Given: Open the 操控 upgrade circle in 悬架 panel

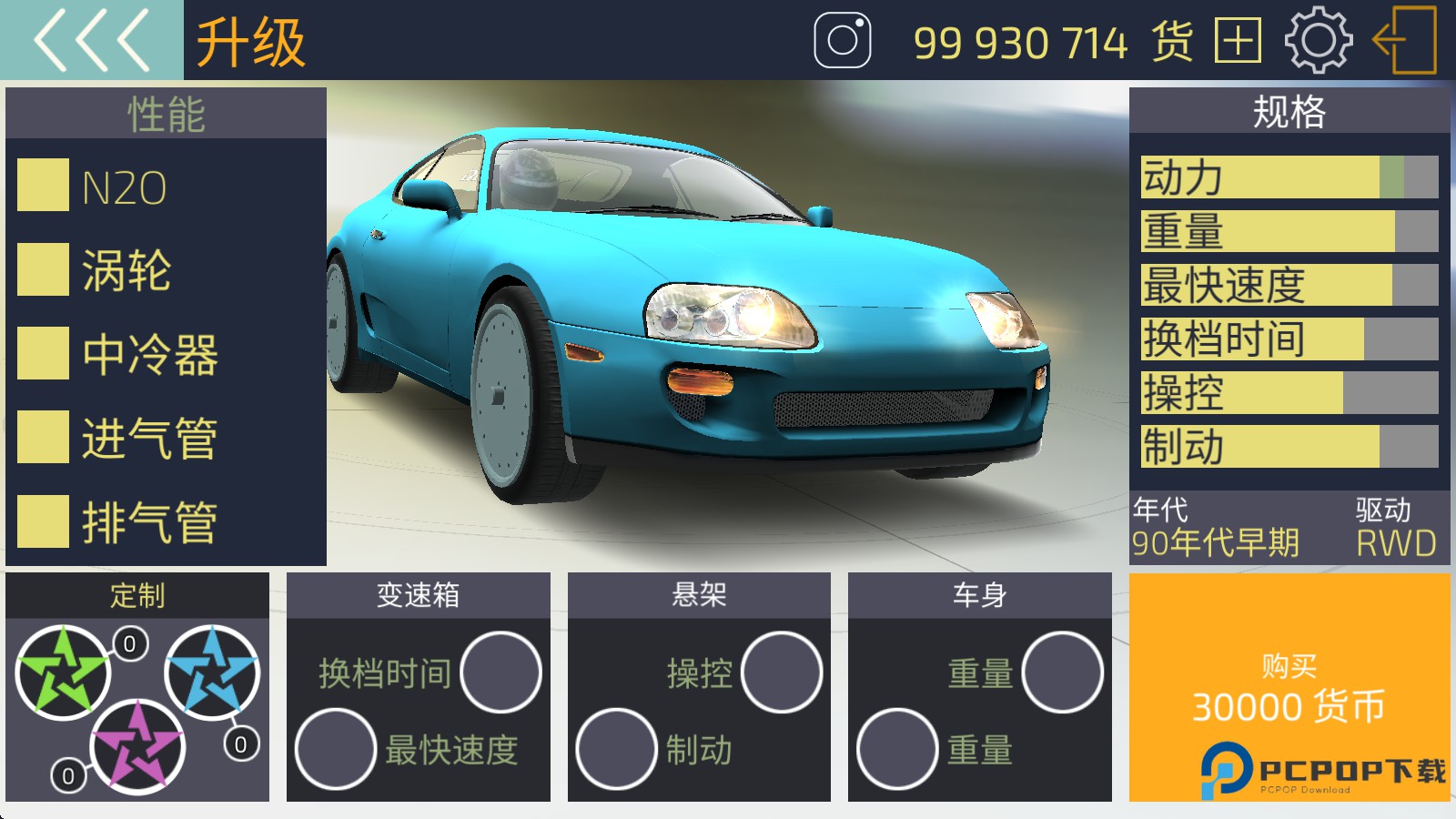Looking at the screenshot, I should (x=784, y=673).
